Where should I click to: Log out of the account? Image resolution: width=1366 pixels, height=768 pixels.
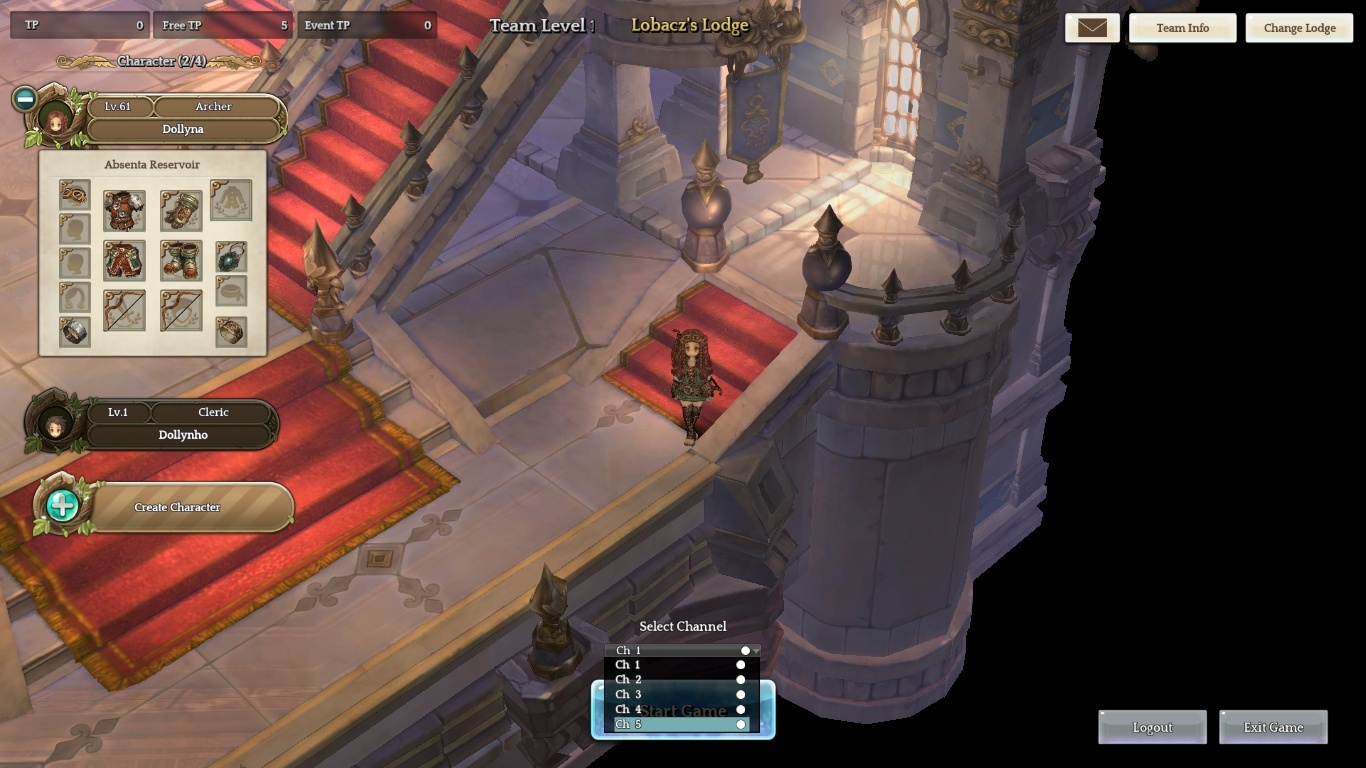point(1152,727)
